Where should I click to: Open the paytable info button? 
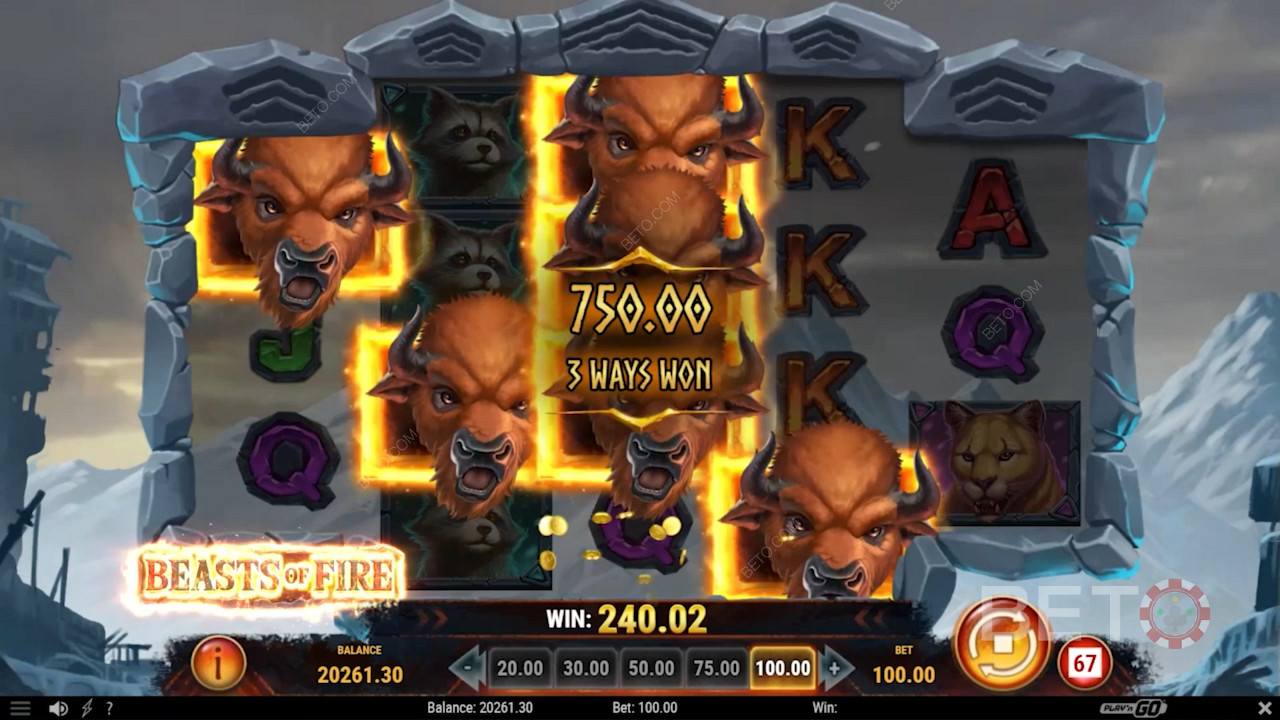[x=218, y=662]
